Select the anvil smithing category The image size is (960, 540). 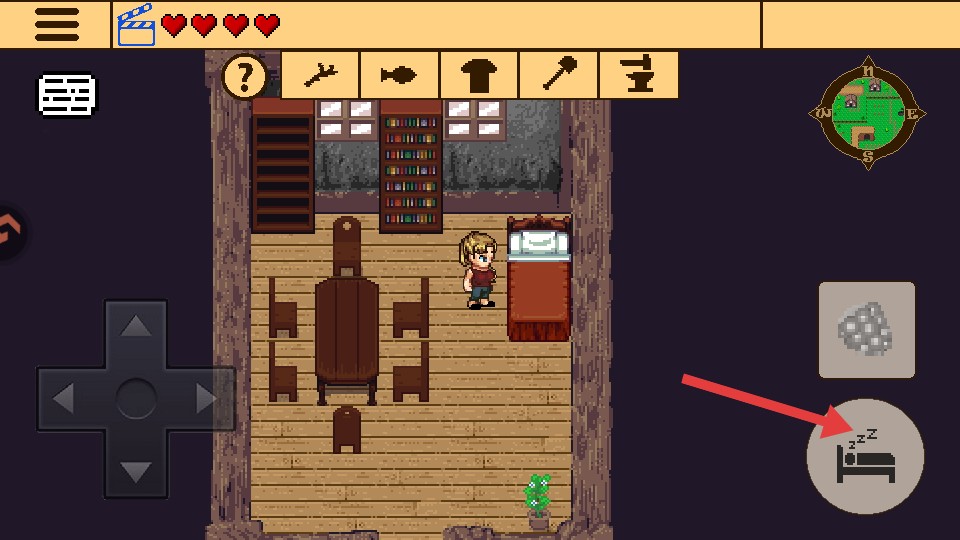point(638,76)
